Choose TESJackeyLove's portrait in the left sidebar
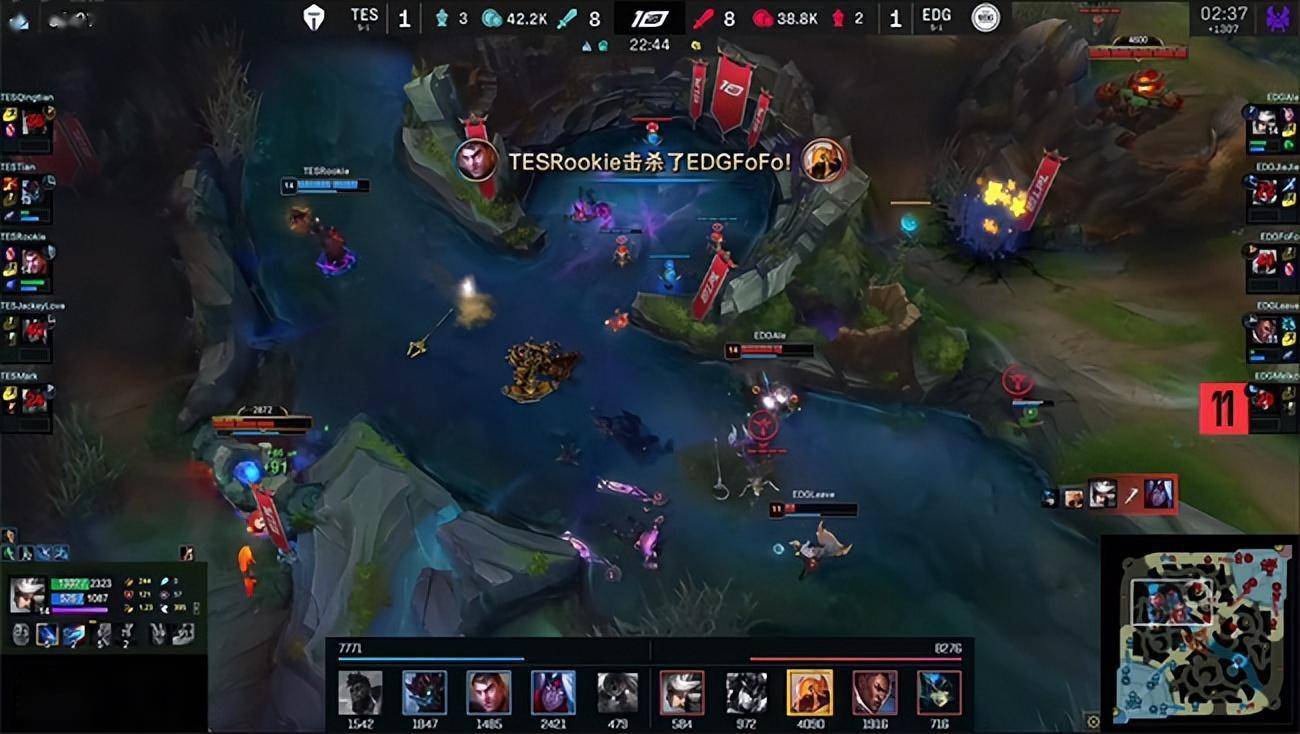 34,330
